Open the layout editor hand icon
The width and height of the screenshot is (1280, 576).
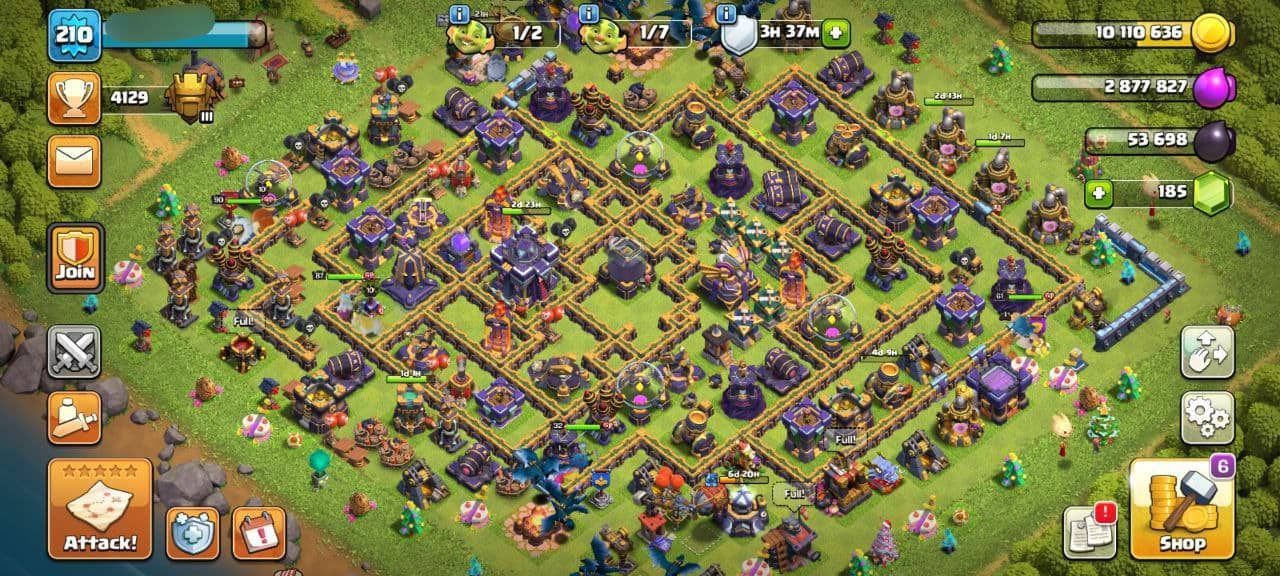point(1207,351)
